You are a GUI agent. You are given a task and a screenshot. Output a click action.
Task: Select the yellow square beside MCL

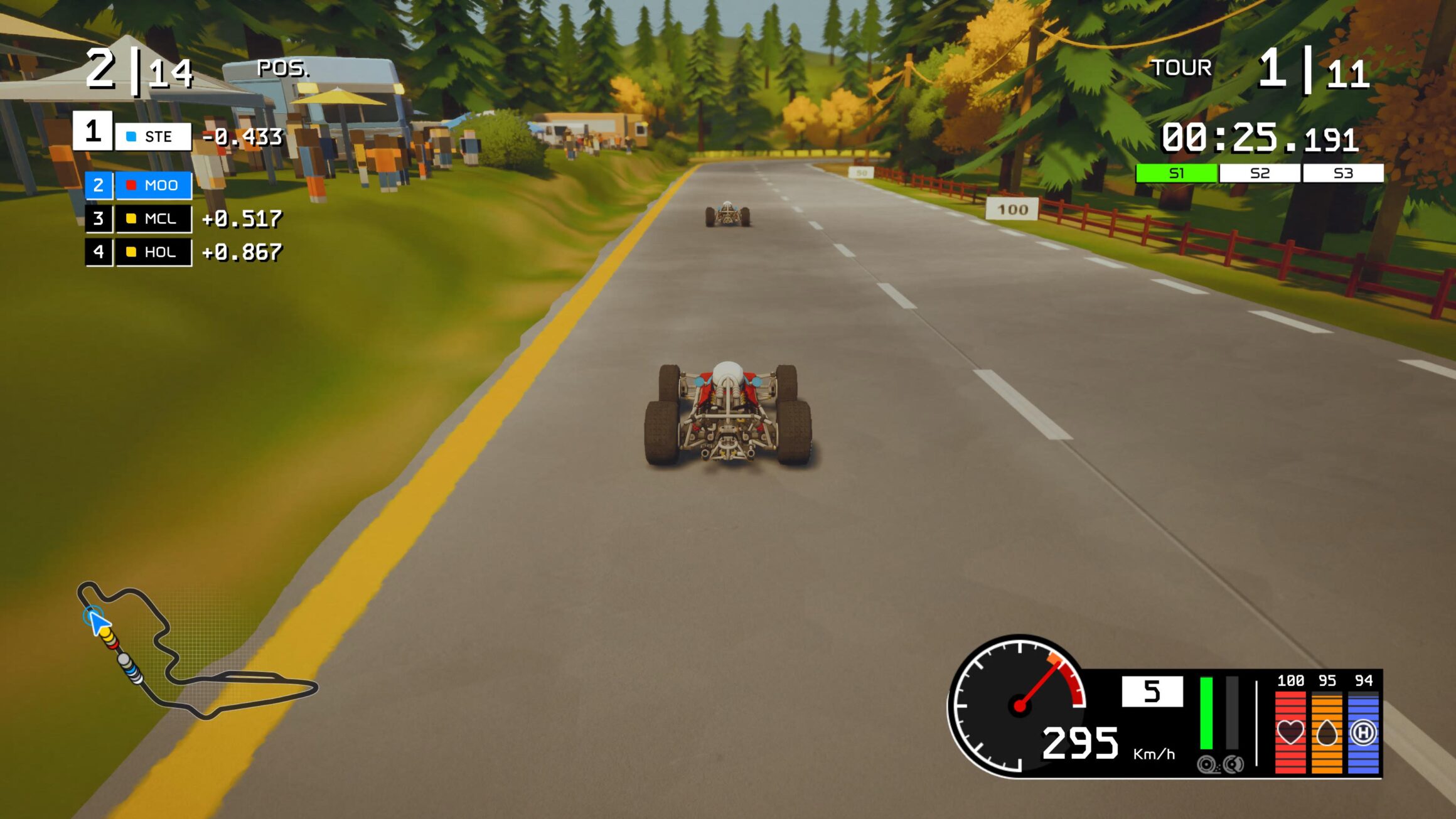[x=131, y=220]
